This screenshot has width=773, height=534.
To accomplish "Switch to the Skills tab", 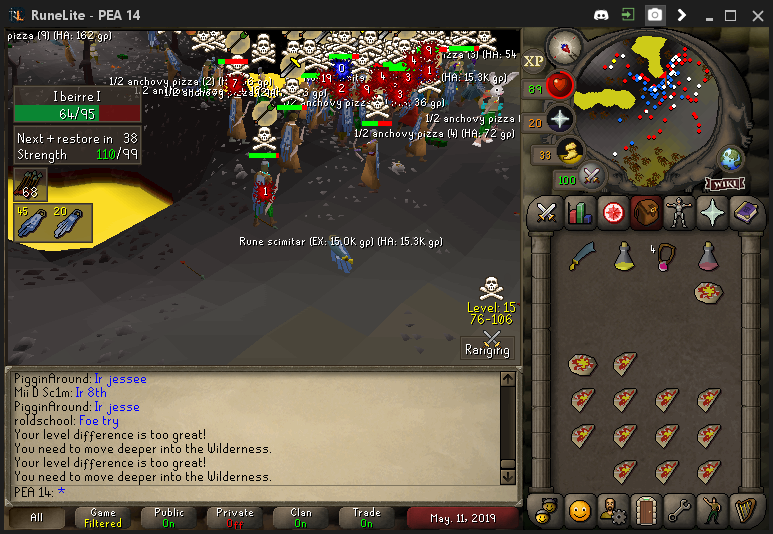I will 580,212.
